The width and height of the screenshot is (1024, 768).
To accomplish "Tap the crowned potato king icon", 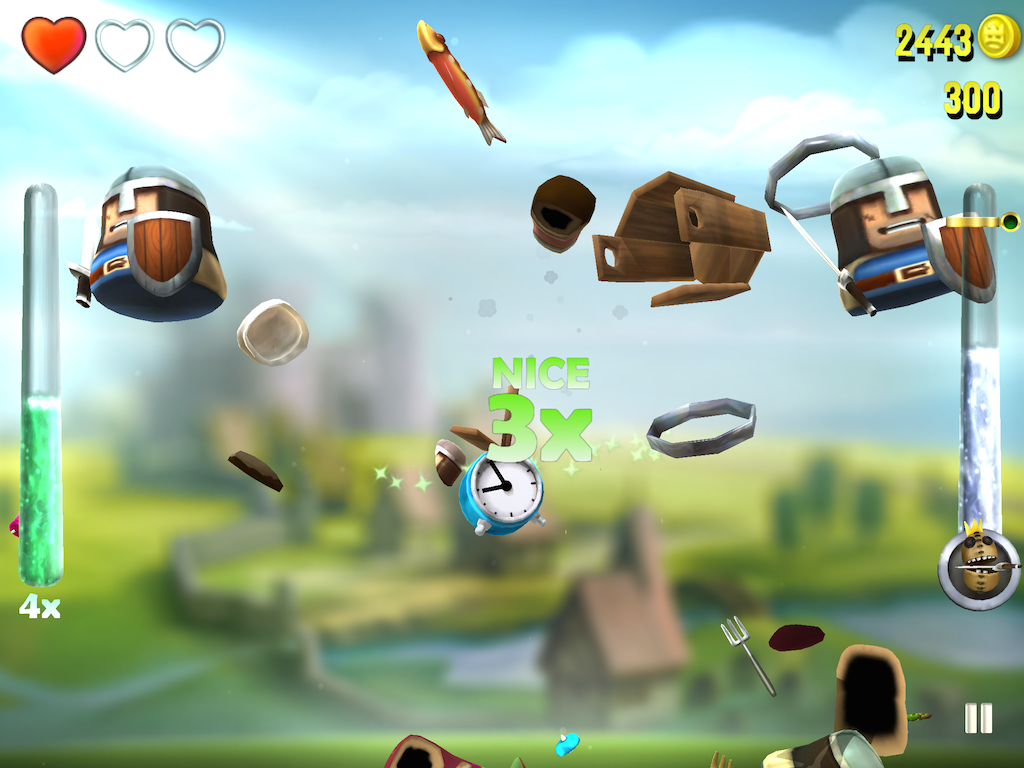I will pos(978,567).
